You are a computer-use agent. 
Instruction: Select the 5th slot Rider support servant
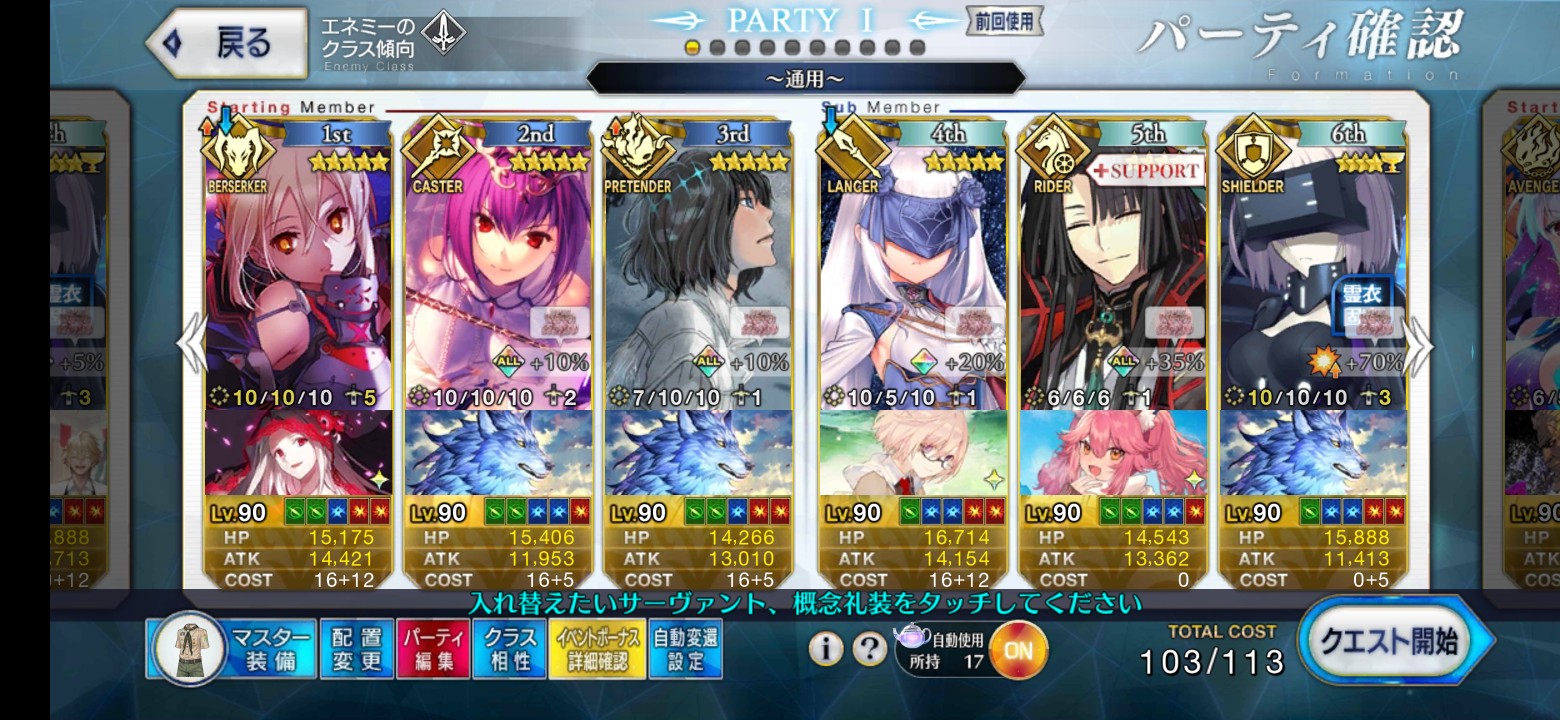click(x=1112, y=290)
